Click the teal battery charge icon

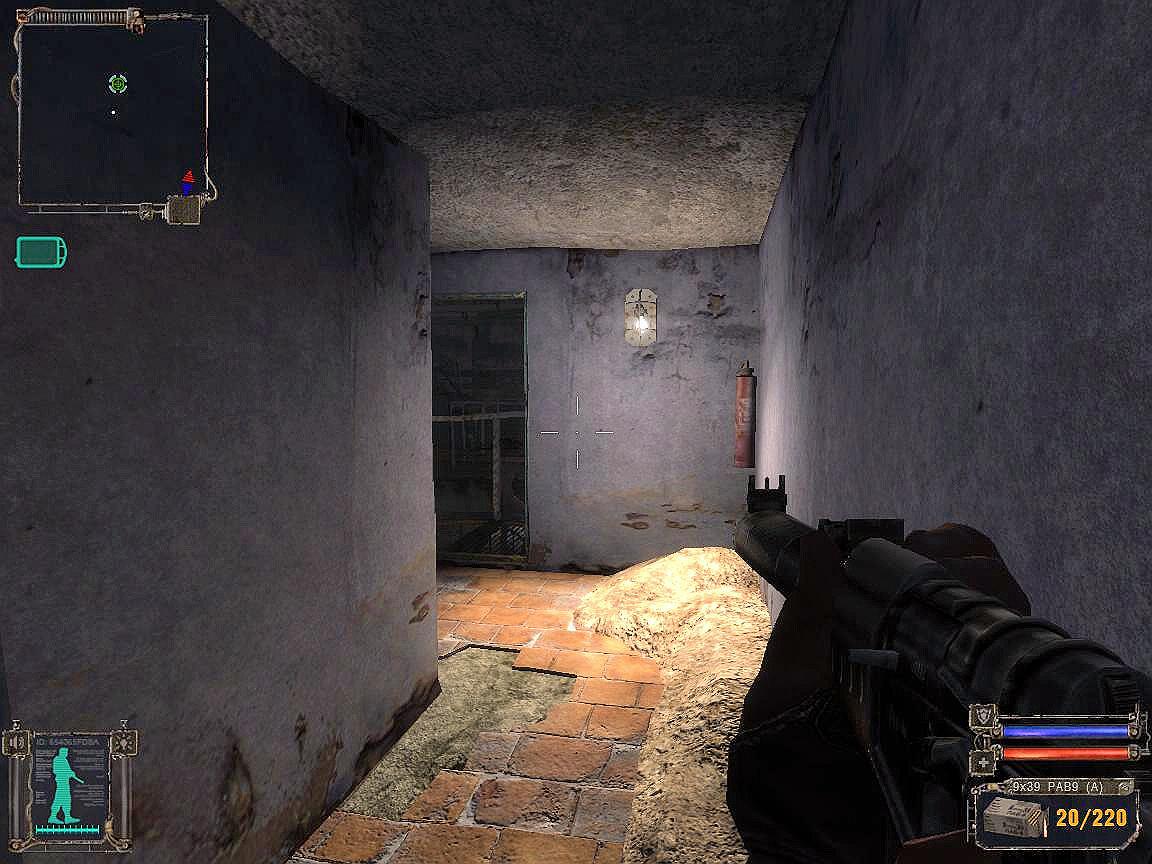(x=41, y=252)
